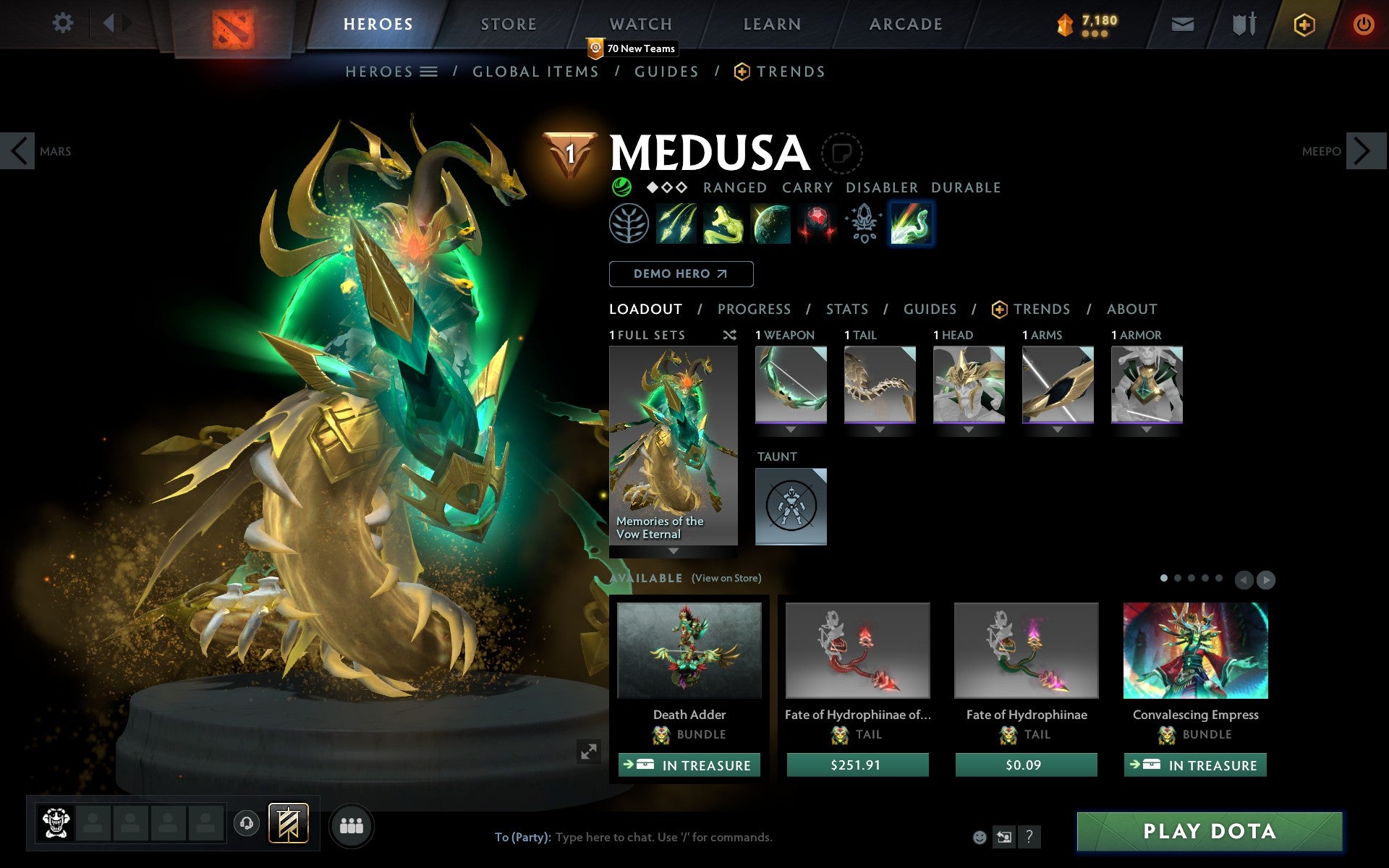This screenshot has height=868, width=1389.
Task: Open the mail envelope icon
Action: 1182,23
